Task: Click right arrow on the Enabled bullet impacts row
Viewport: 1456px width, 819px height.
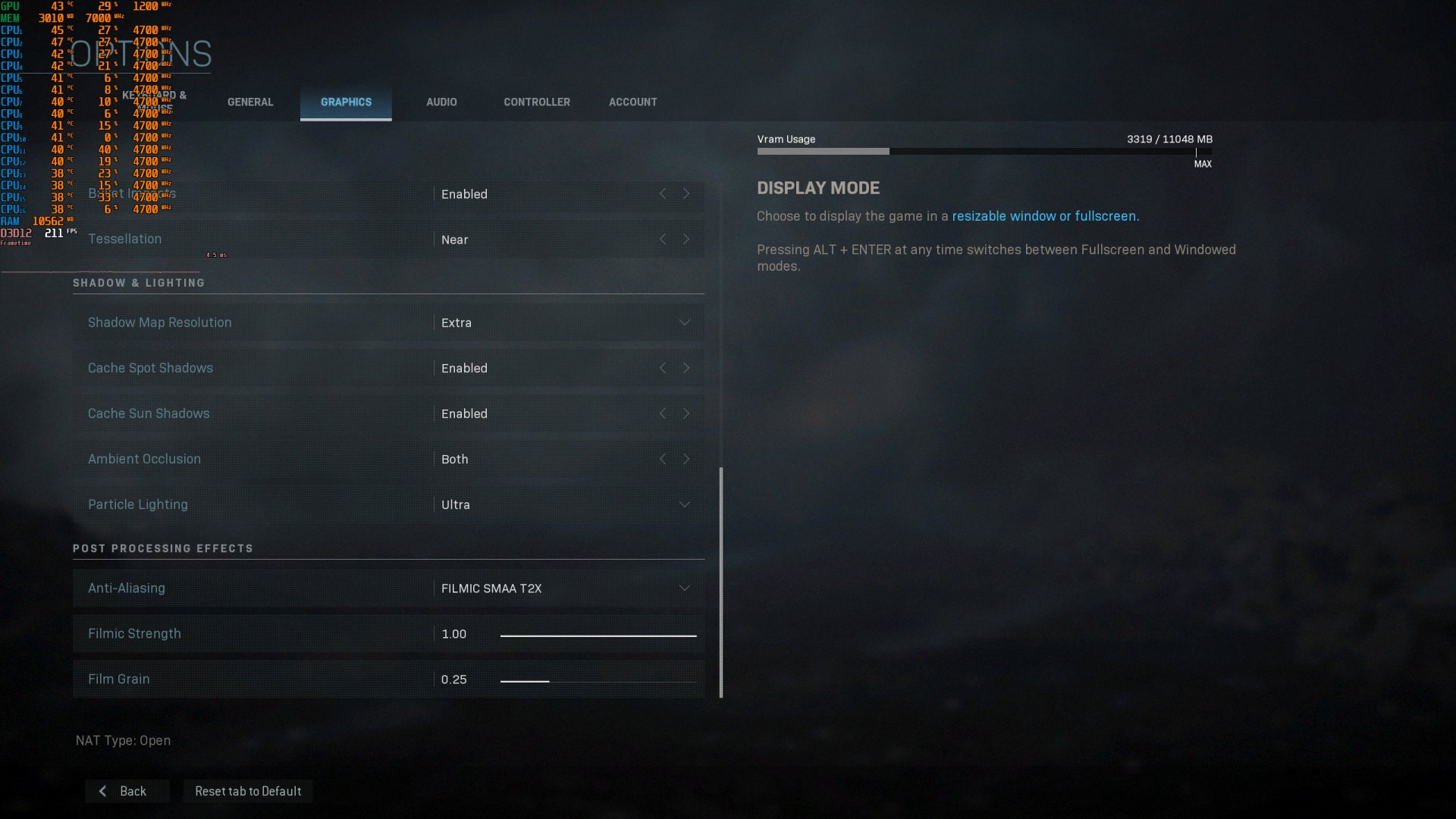Action: tap(686, 194)
